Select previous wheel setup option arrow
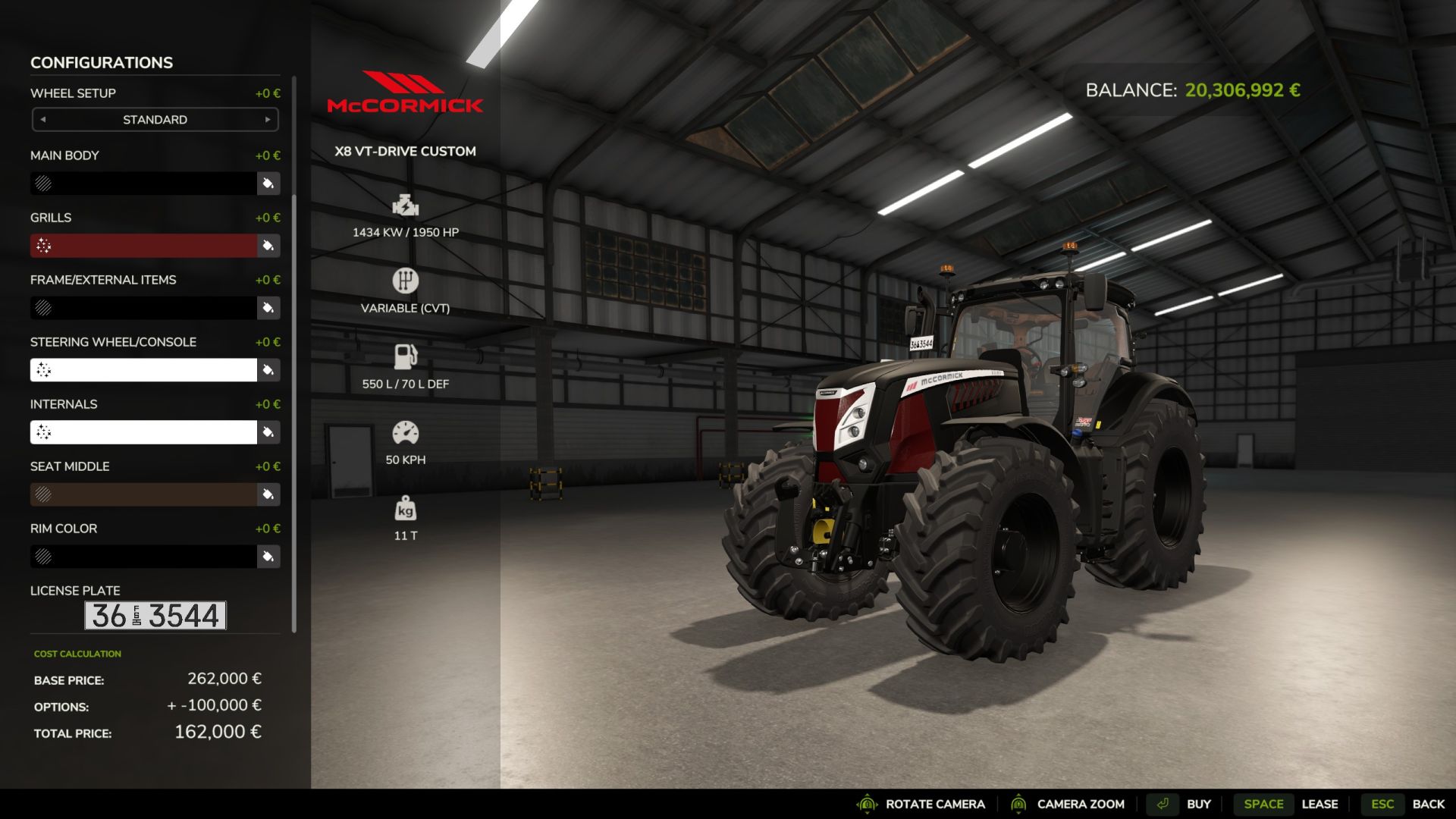The image size is (1456, 819). [43, 120]
